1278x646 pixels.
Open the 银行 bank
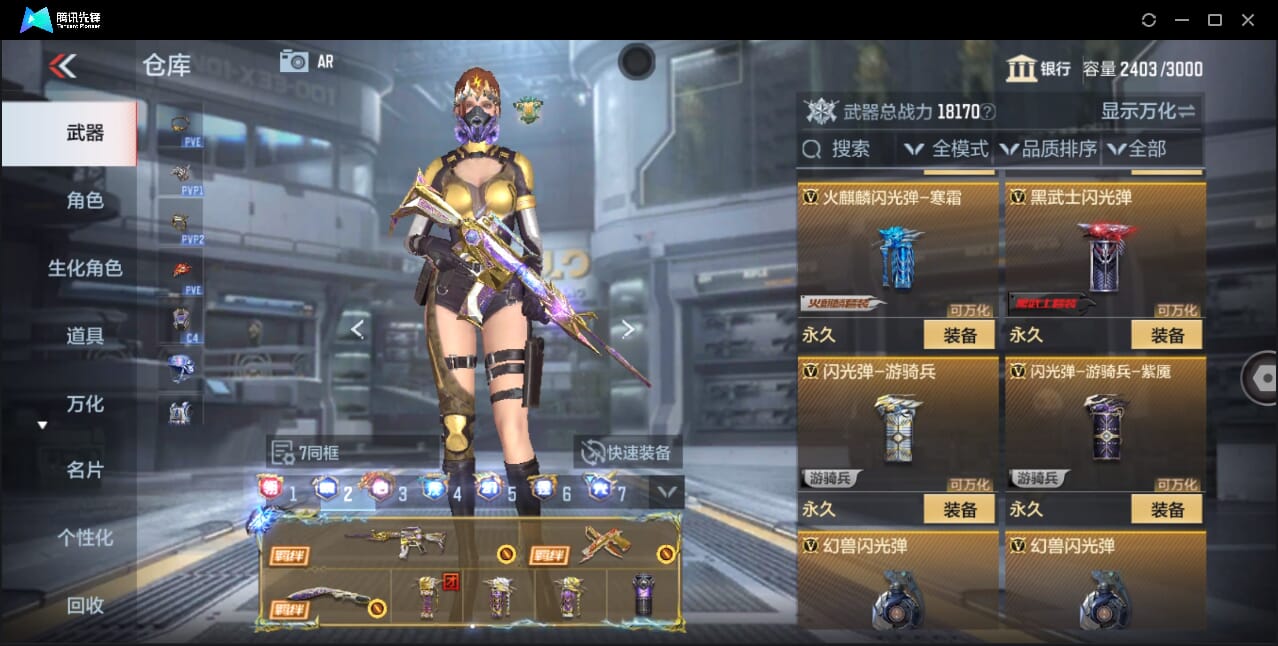(x=1038, y=69)
